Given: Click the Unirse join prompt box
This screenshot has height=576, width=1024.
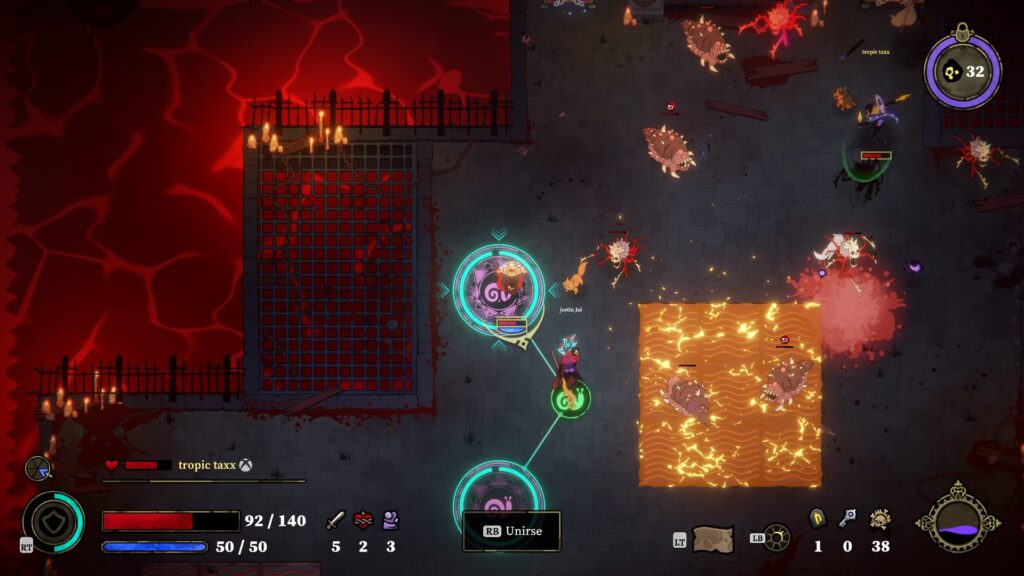Looking at the screenshot, I should 511,531.
